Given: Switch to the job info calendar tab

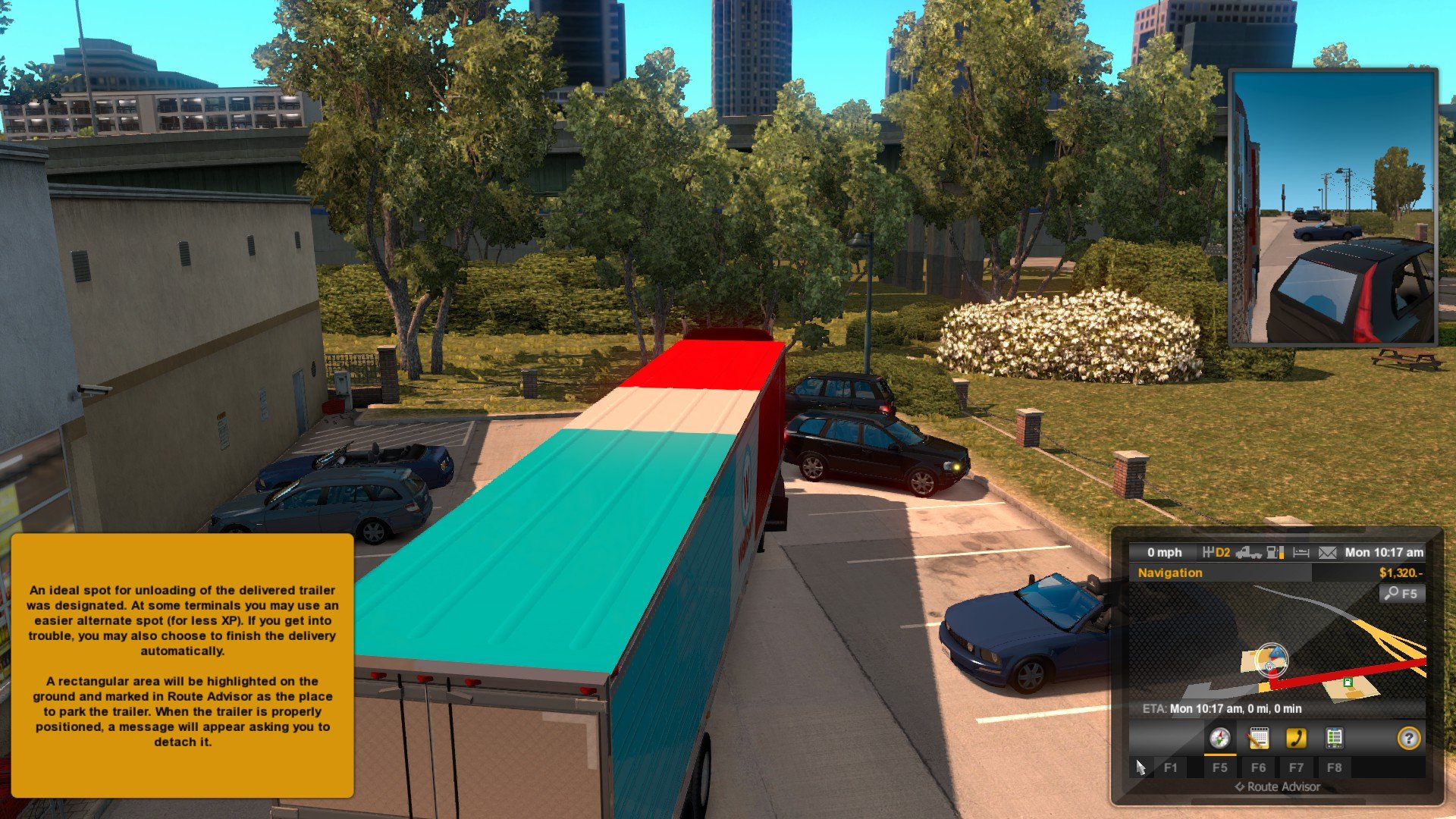Looking at the screenshot, I should tap(1258, 738).
